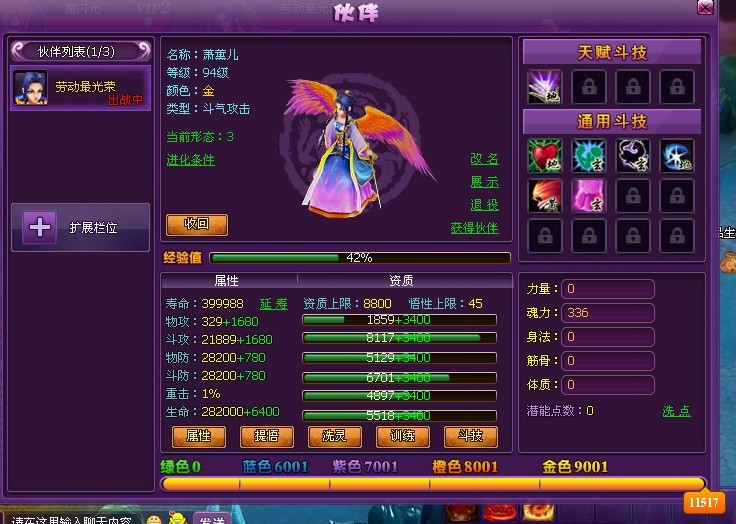The height and width of the screenshot is (524, 736).
Task: Close the 伙伴 companion window
Action: [704, 8]
